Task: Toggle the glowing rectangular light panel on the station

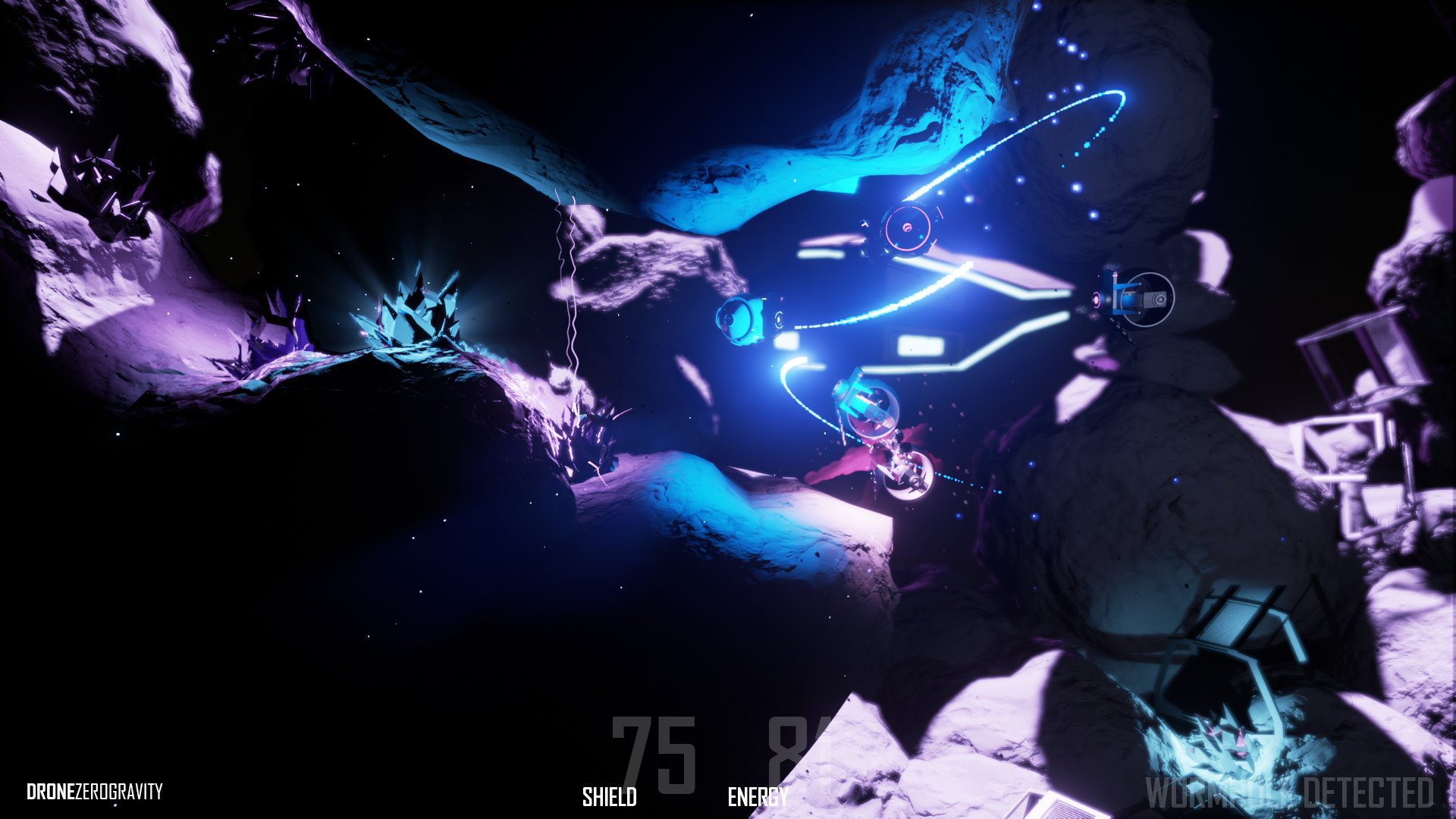Action: coord(921,345)
